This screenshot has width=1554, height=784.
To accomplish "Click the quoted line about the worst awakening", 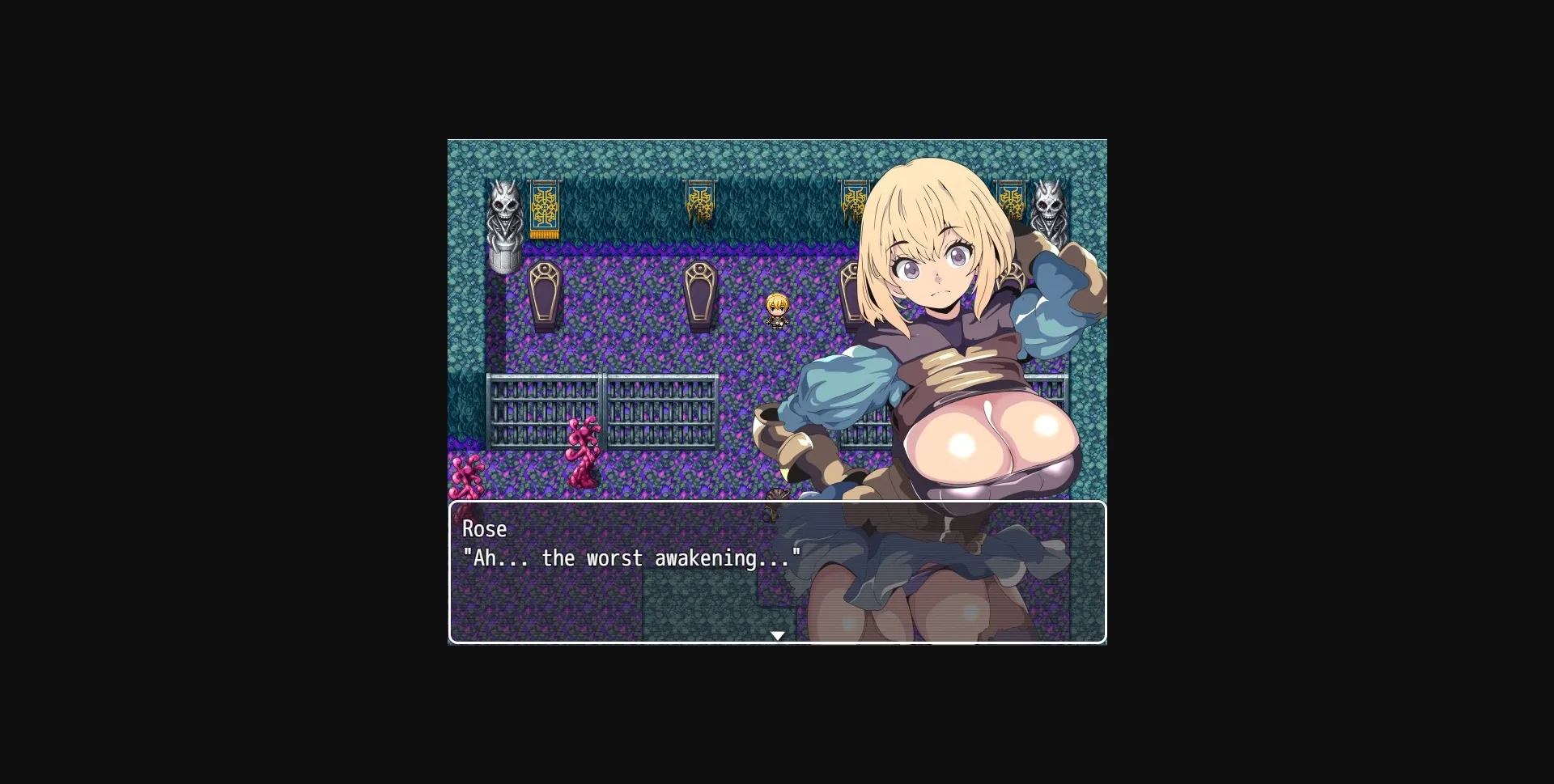I will pyautogui.click(x=631, y=558).
